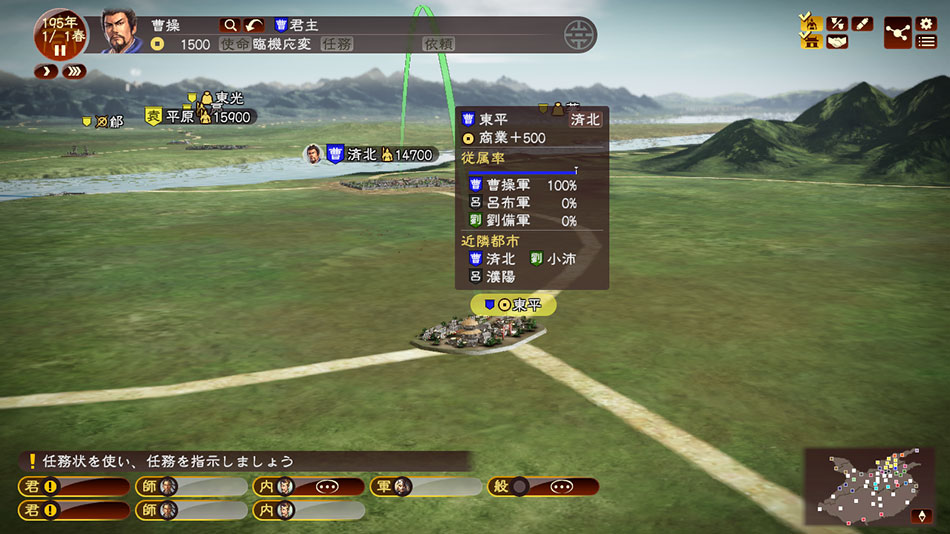The width and height of the screenshot is (950, 534).
Task: Toggle the city building display filter
Action: (x=809, y=41)
